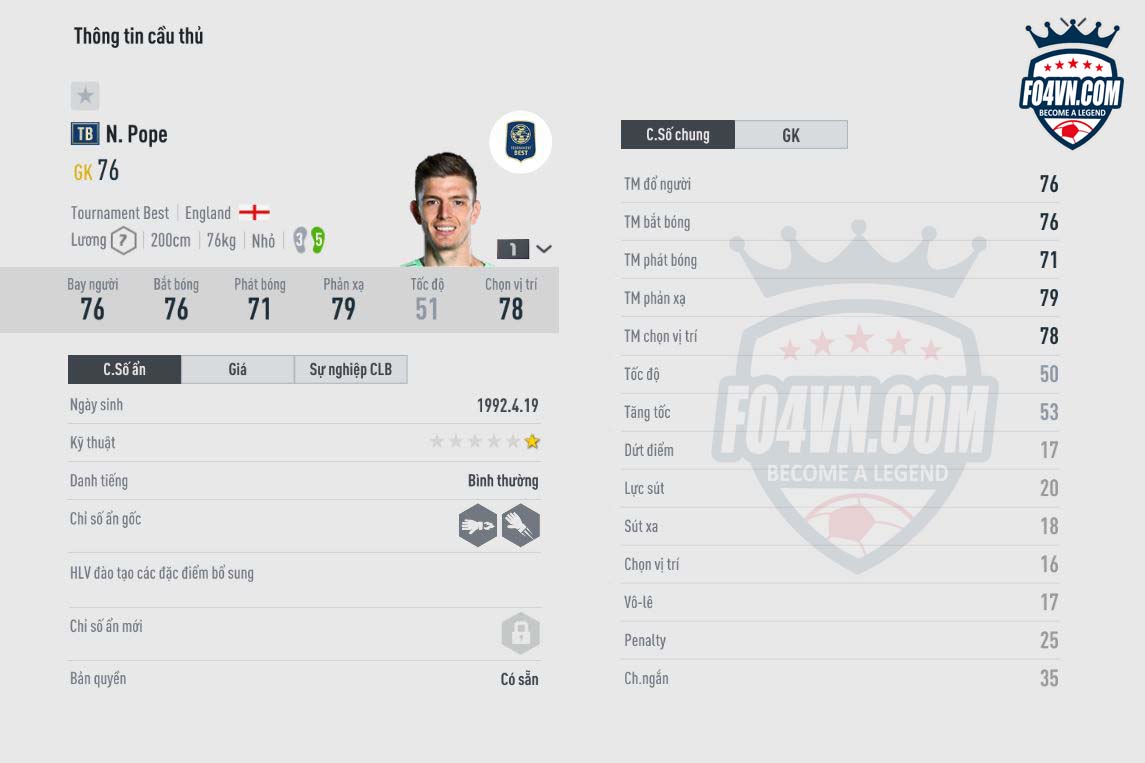Toggle the favorite star icon

coord(85,96)
